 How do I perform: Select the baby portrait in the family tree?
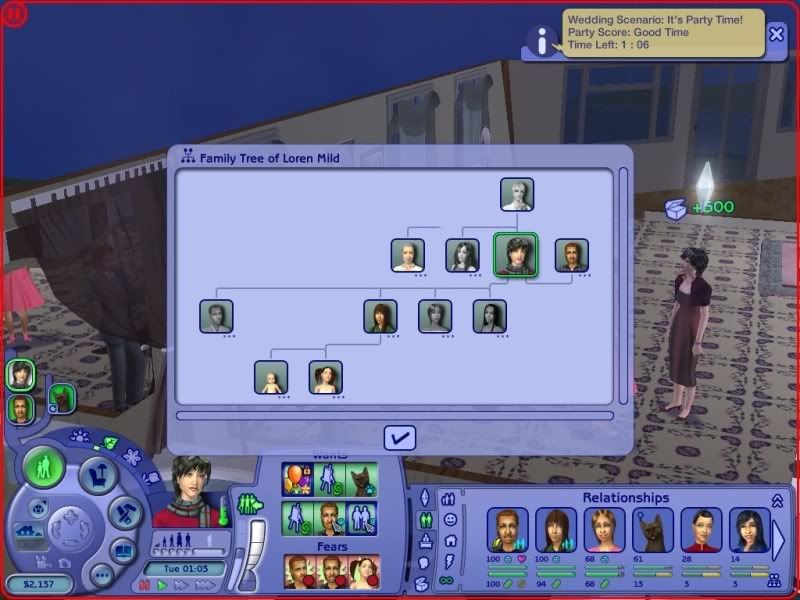(x=271, y=377)
